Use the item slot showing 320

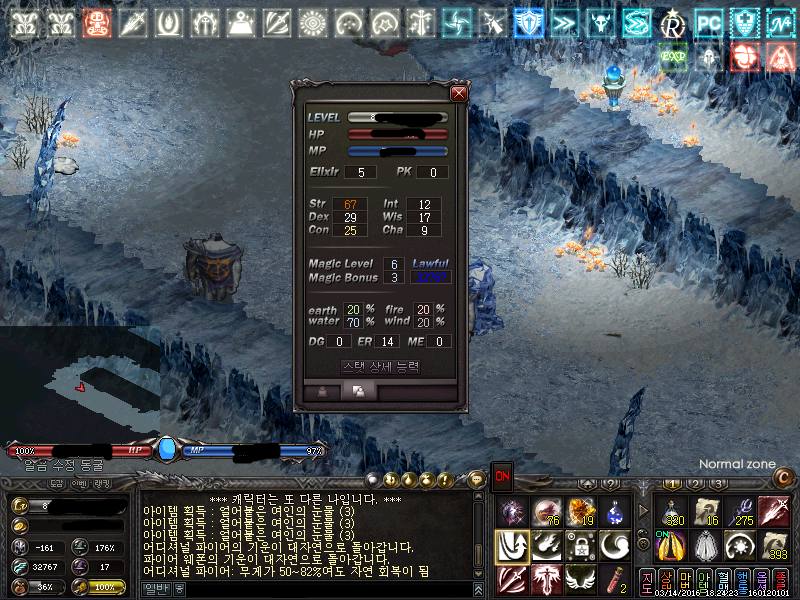pyautogui.click(x=671, y=511)
